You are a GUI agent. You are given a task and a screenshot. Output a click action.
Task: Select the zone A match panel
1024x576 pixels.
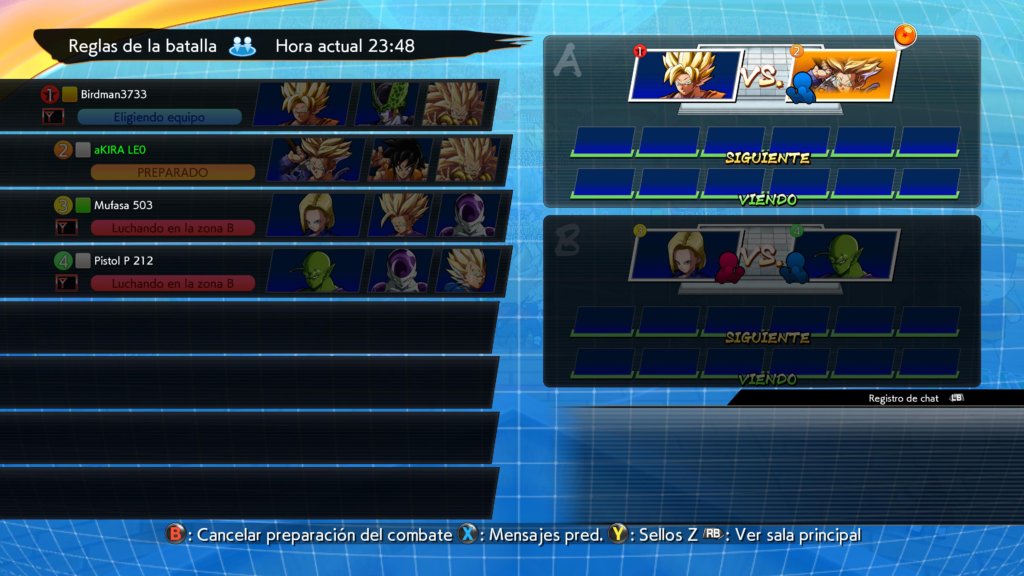point(762,120)
